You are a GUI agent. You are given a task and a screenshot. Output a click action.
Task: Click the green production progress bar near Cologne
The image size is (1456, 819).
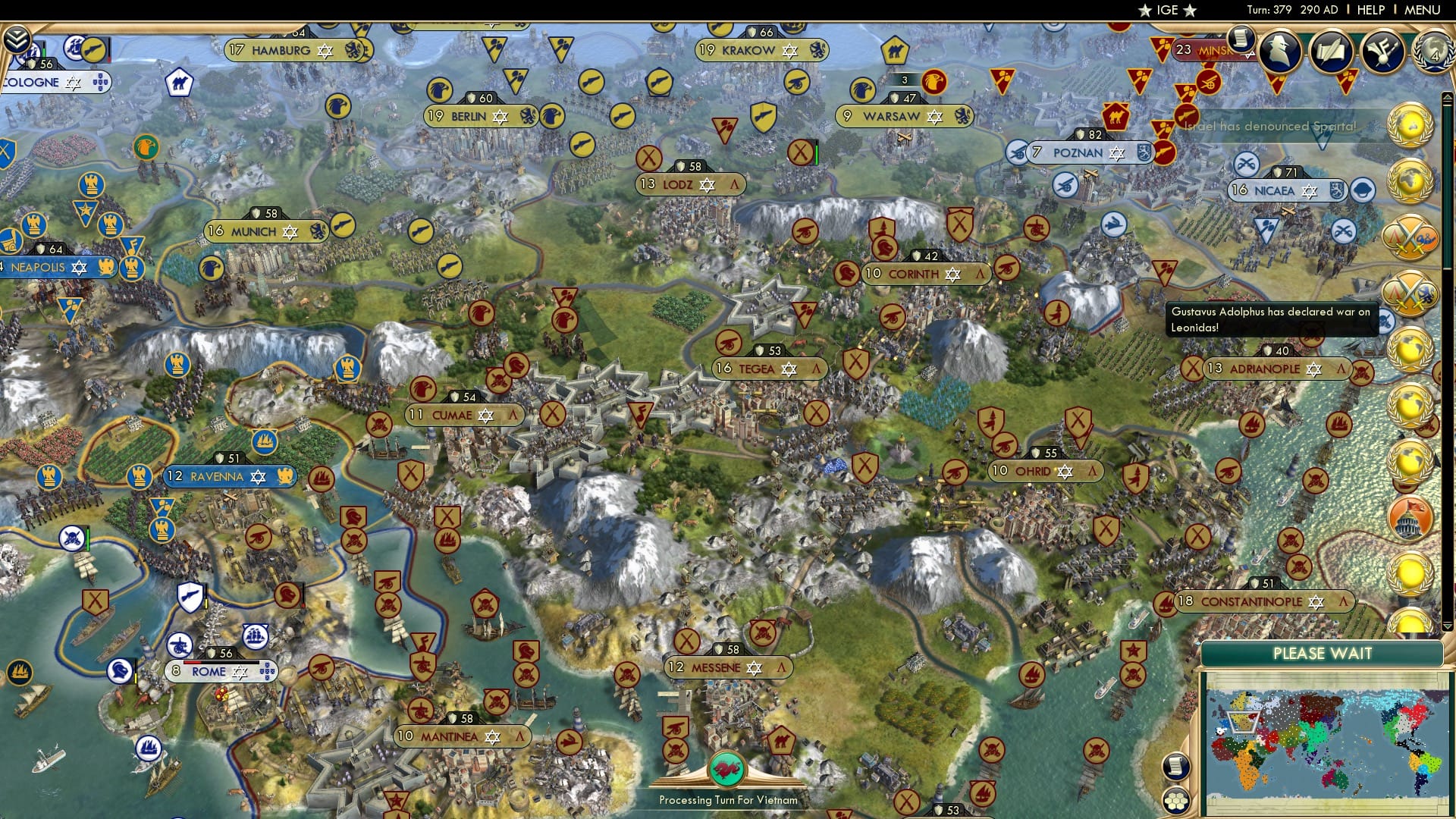44,53
